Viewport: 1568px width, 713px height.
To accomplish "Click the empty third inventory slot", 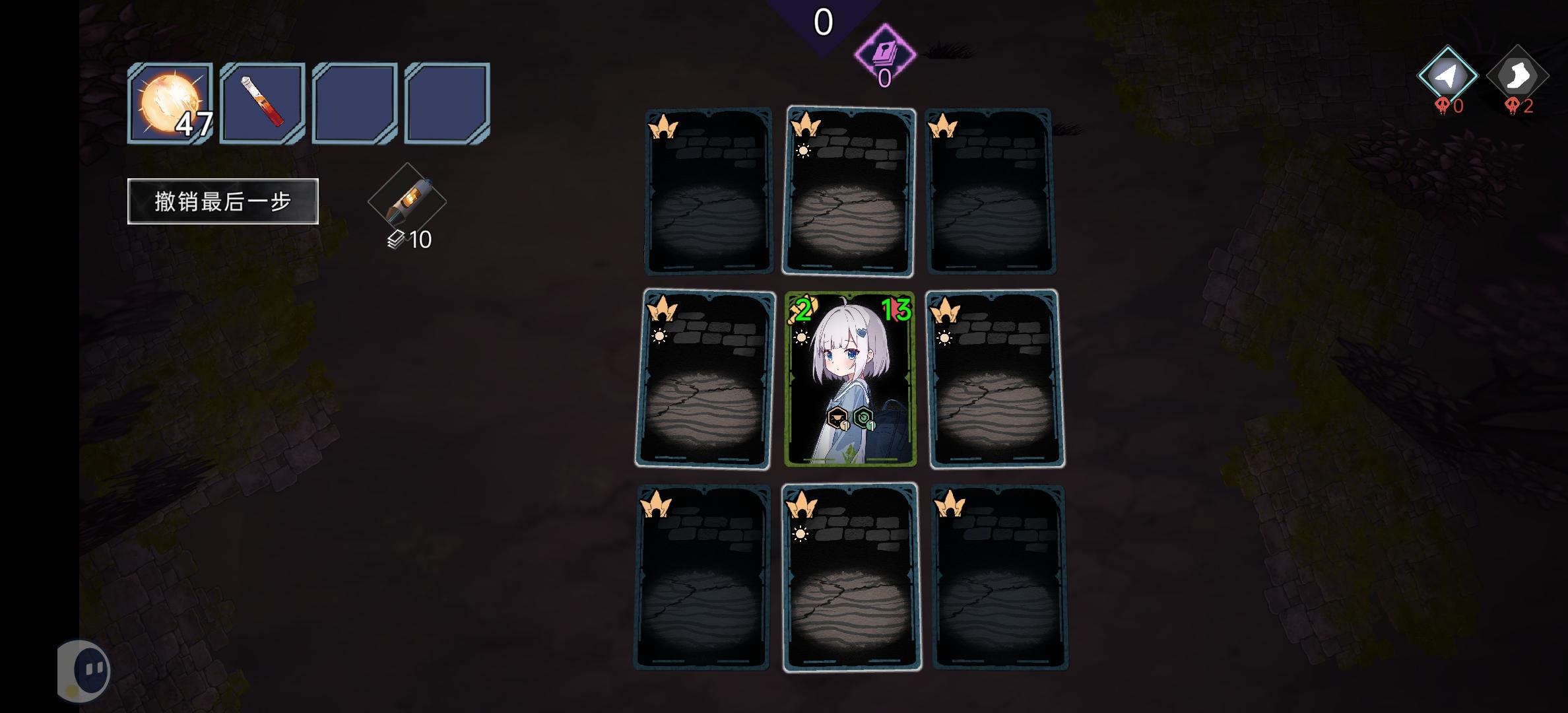I will pyautogui.click(x=354, y=102).
